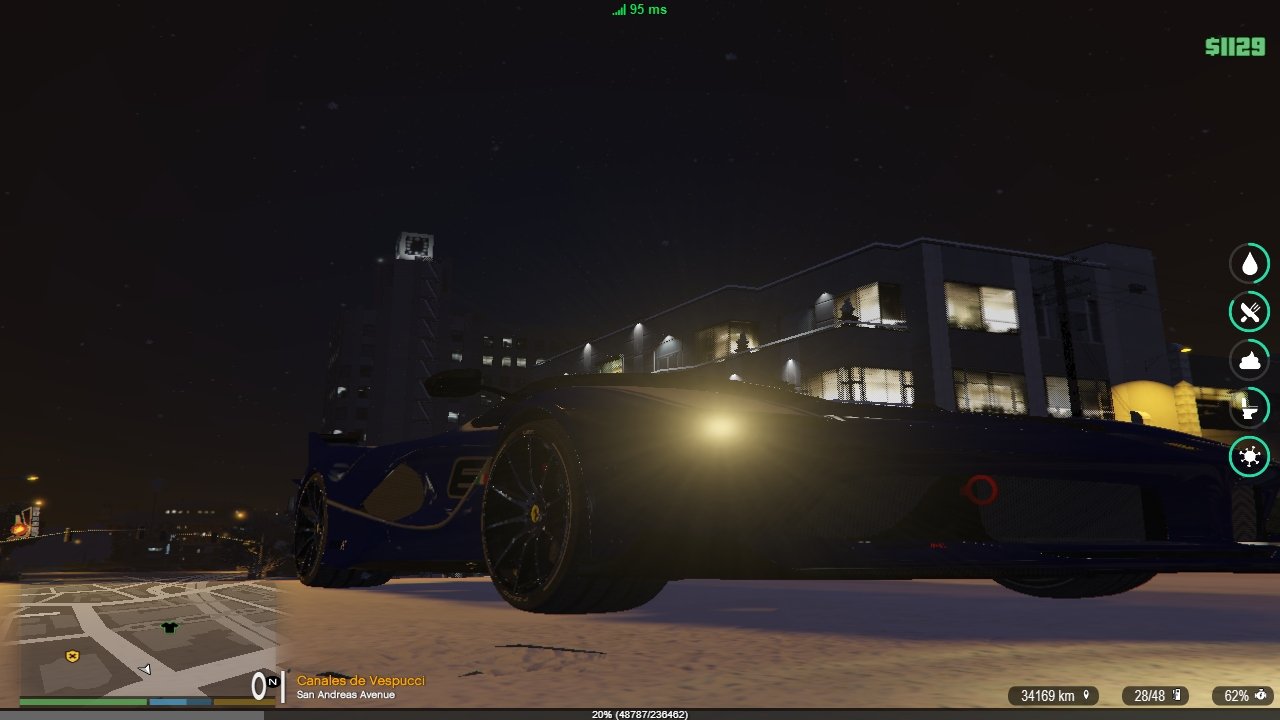The image size is (1280, 720).
Task: Click the white player arrow on minimap
Action: coord(145,668)
